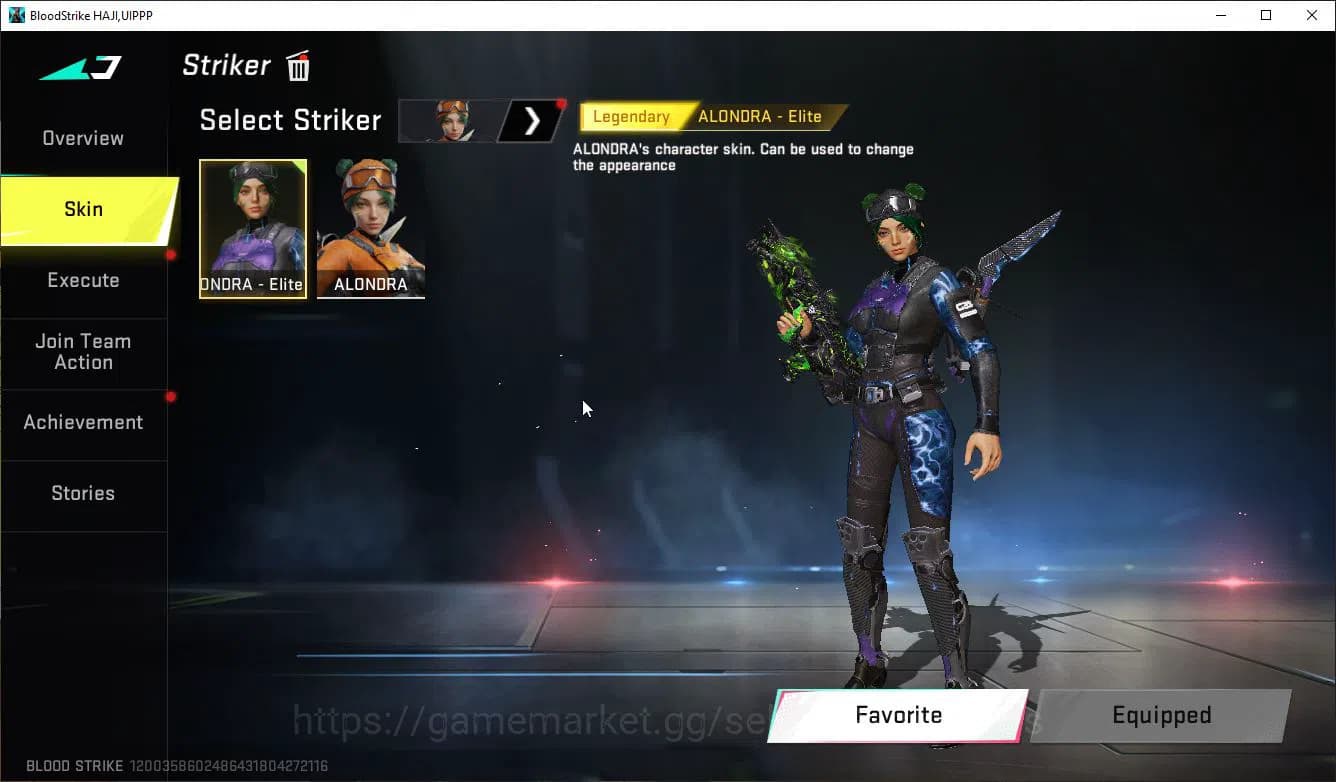Show the Stories tab
The image size is (1336, 782).
[83, 493]
